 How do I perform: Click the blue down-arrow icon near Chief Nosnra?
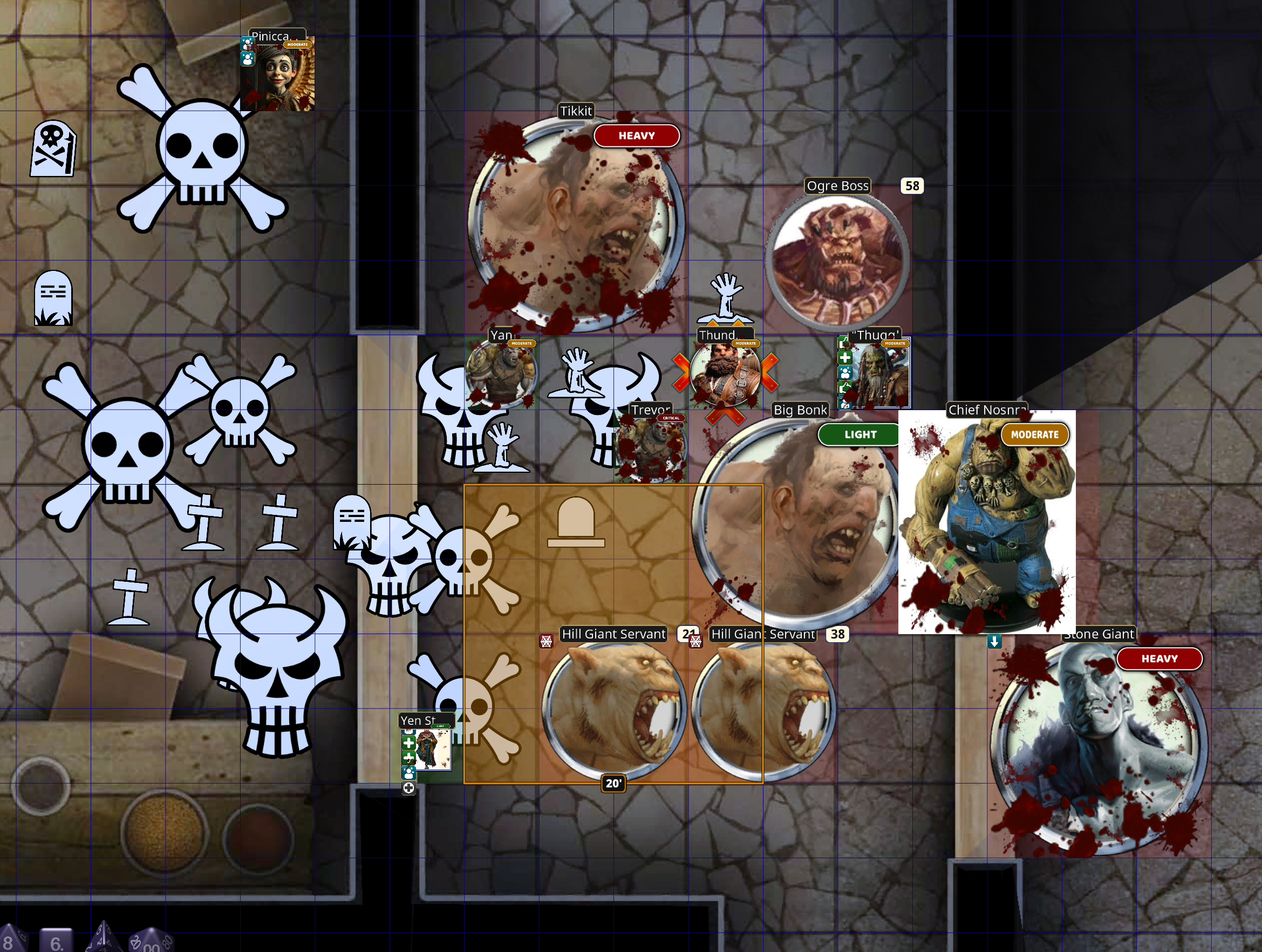point(995,642)
